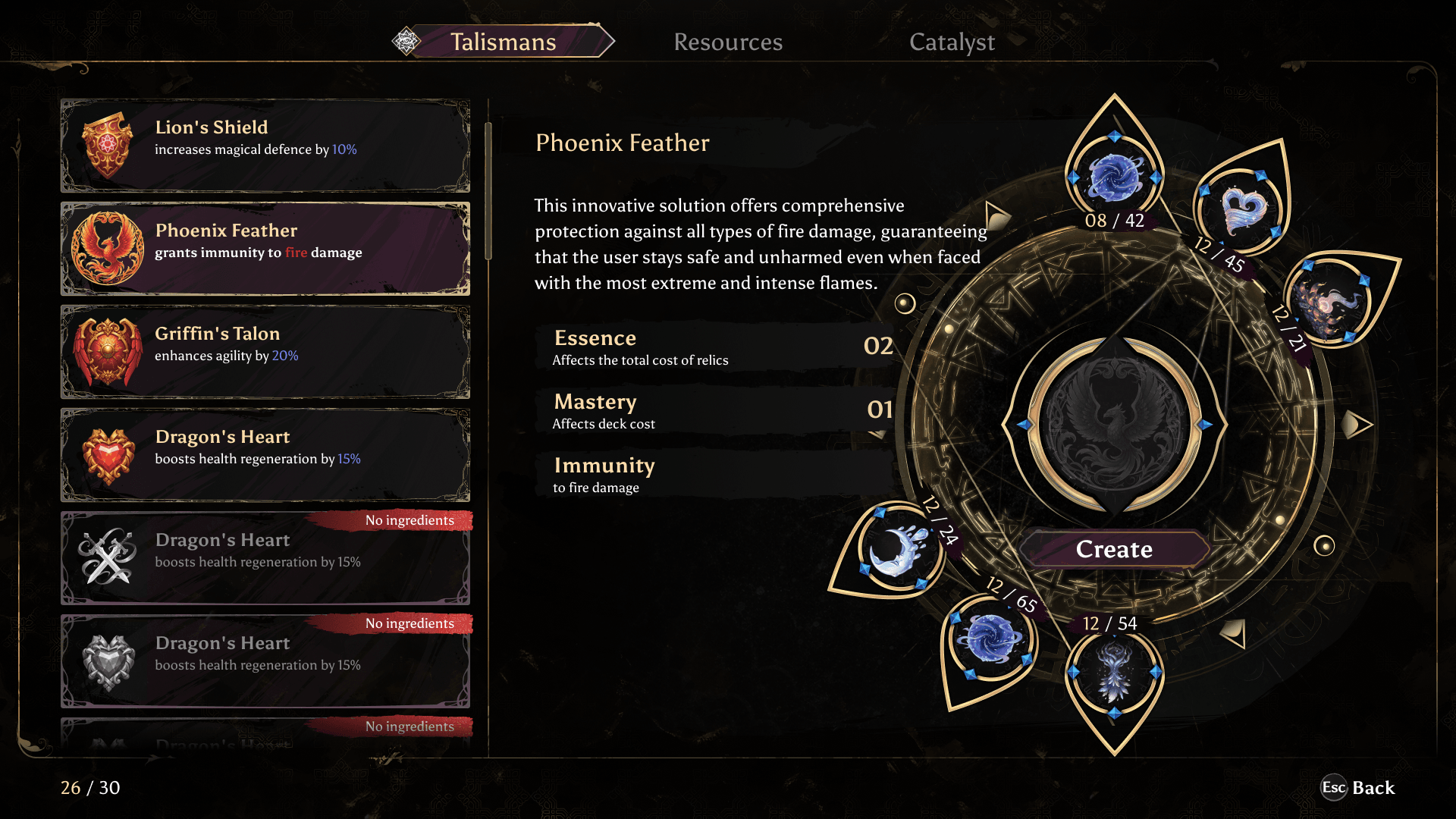Image resolution: width=1456 pixels, height=819 pixels.
Task: Create the Phoenix Feather talisman
Action: (x=1114, y=549)
